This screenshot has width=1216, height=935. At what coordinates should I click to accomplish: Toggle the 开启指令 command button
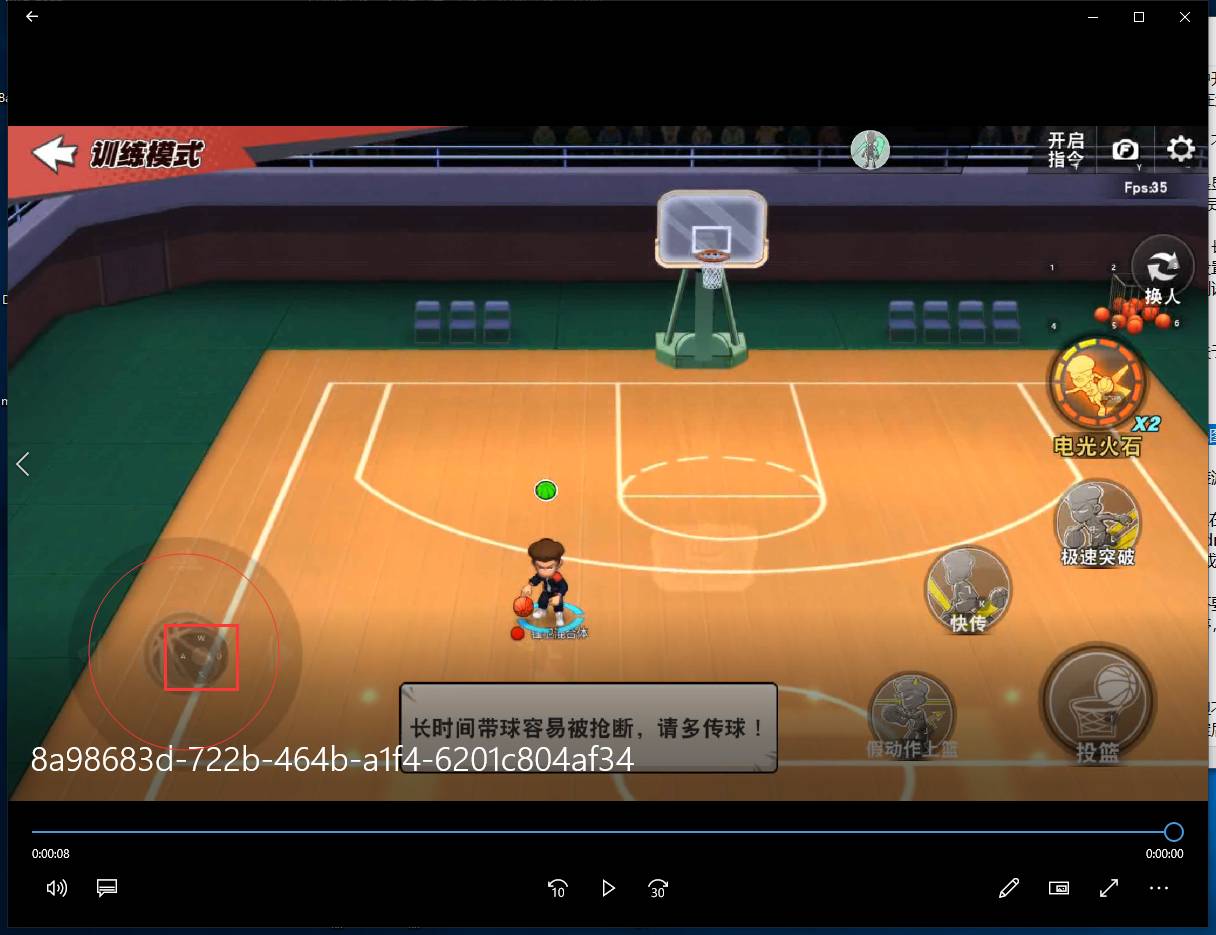[1065, 150]
